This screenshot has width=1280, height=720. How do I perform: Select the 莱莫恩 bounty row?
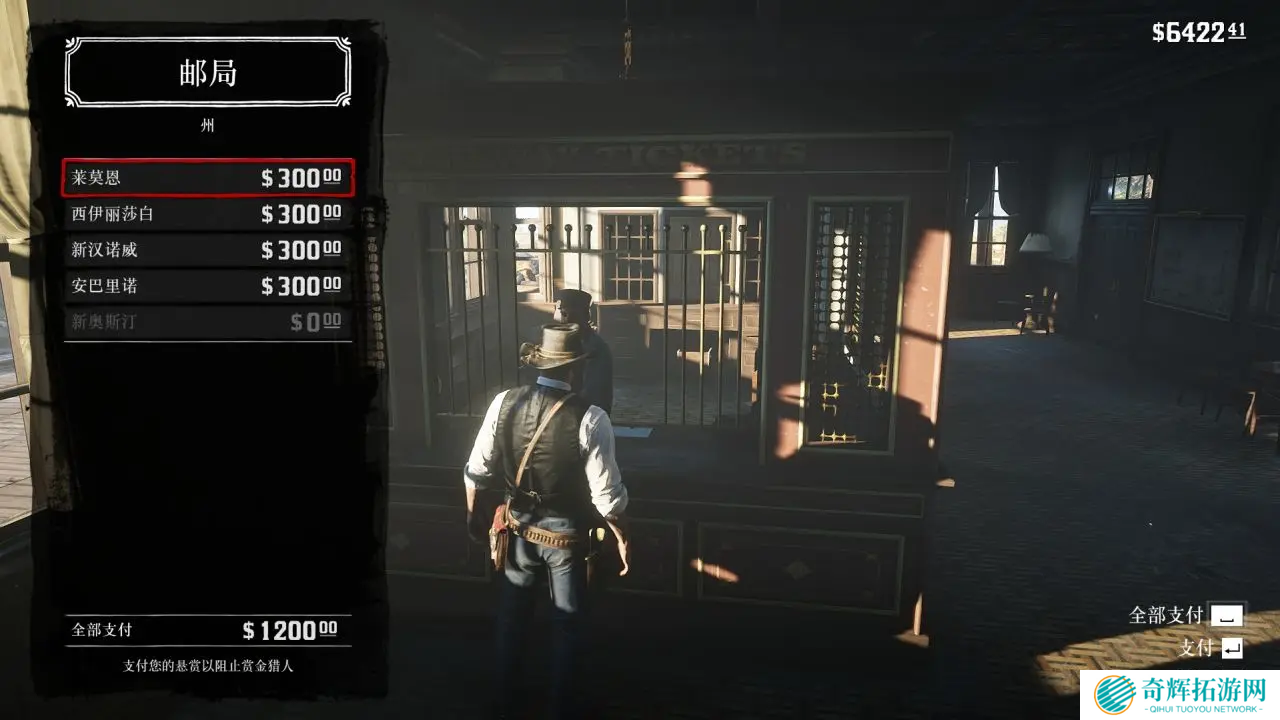point(207,178)
